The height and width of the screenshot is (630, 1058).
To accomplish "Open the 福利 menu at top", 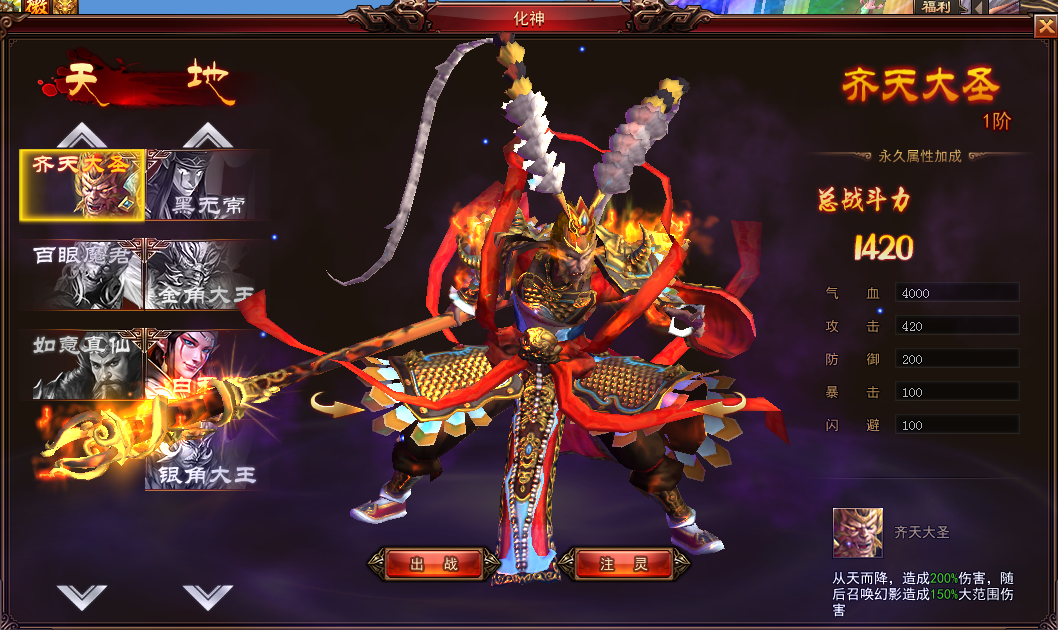I will 936,7.
